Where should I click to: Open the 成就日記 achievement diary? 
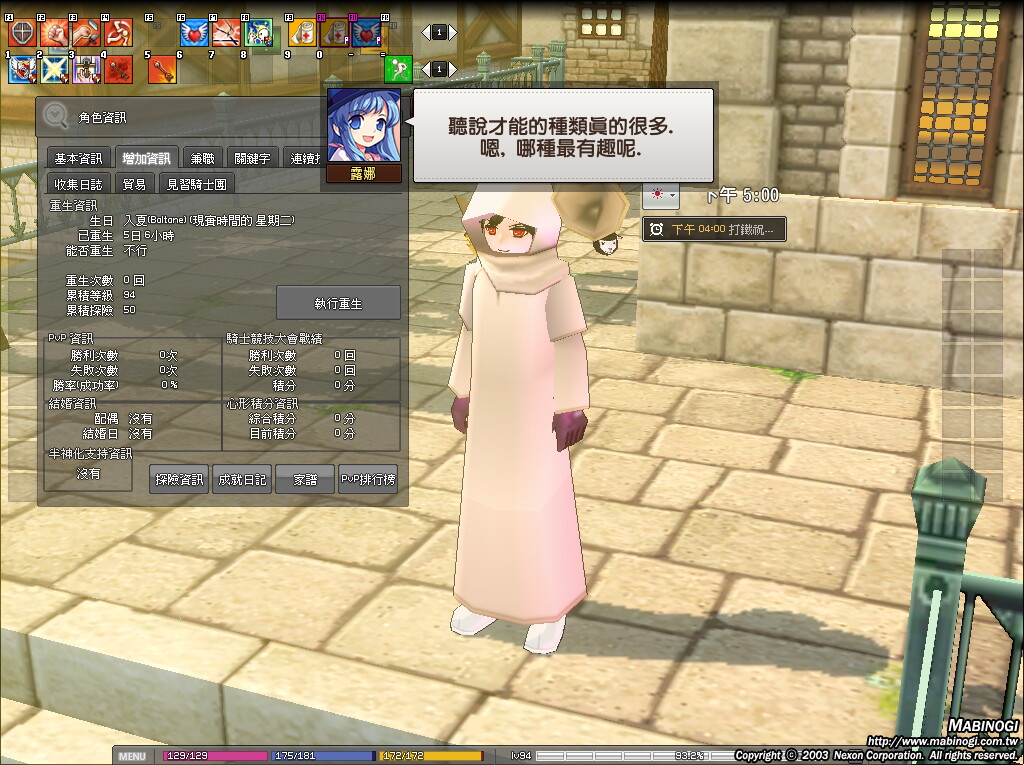(x=243, y=480)
